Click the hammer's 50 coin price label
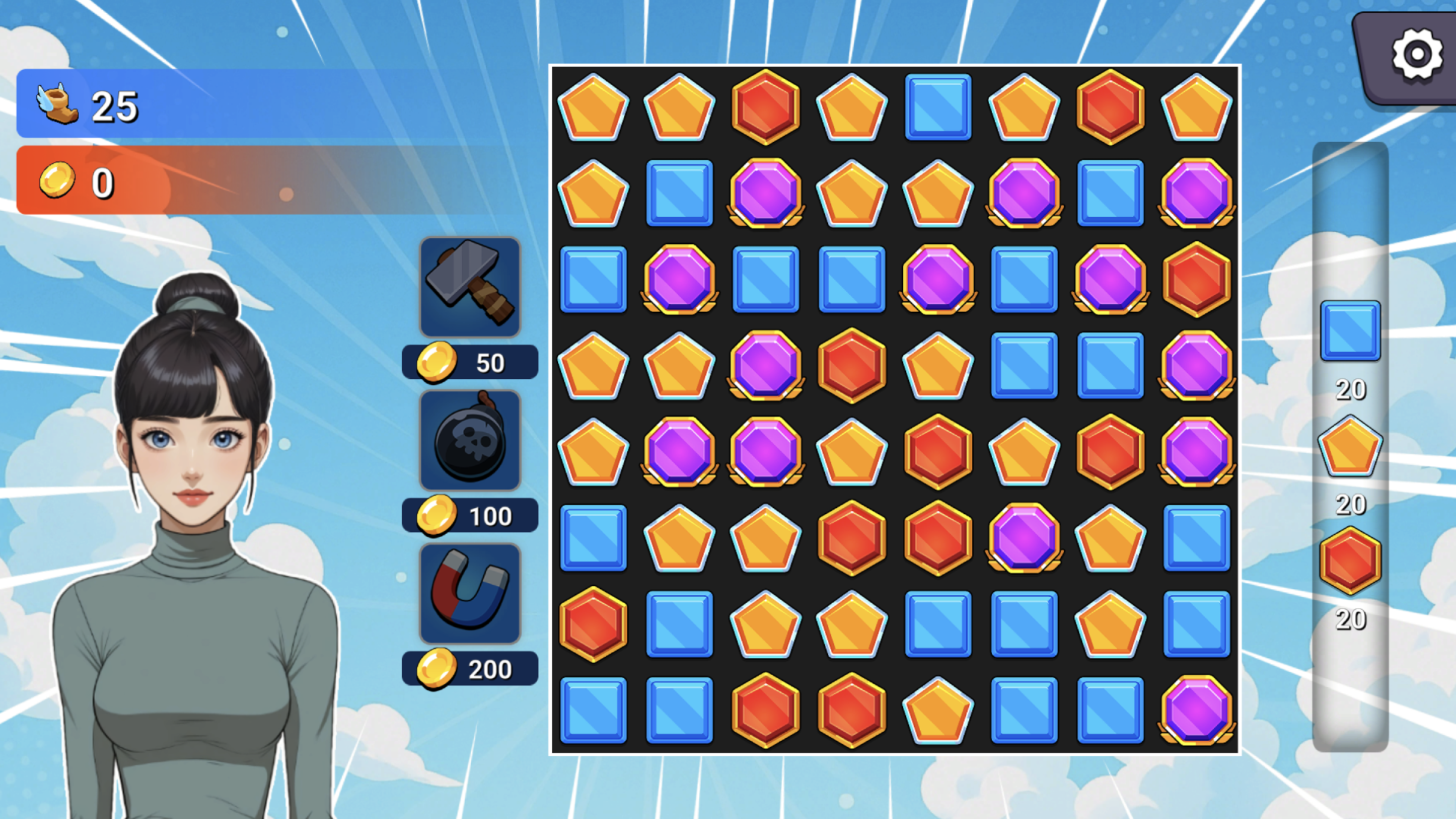 coord(469,362)
